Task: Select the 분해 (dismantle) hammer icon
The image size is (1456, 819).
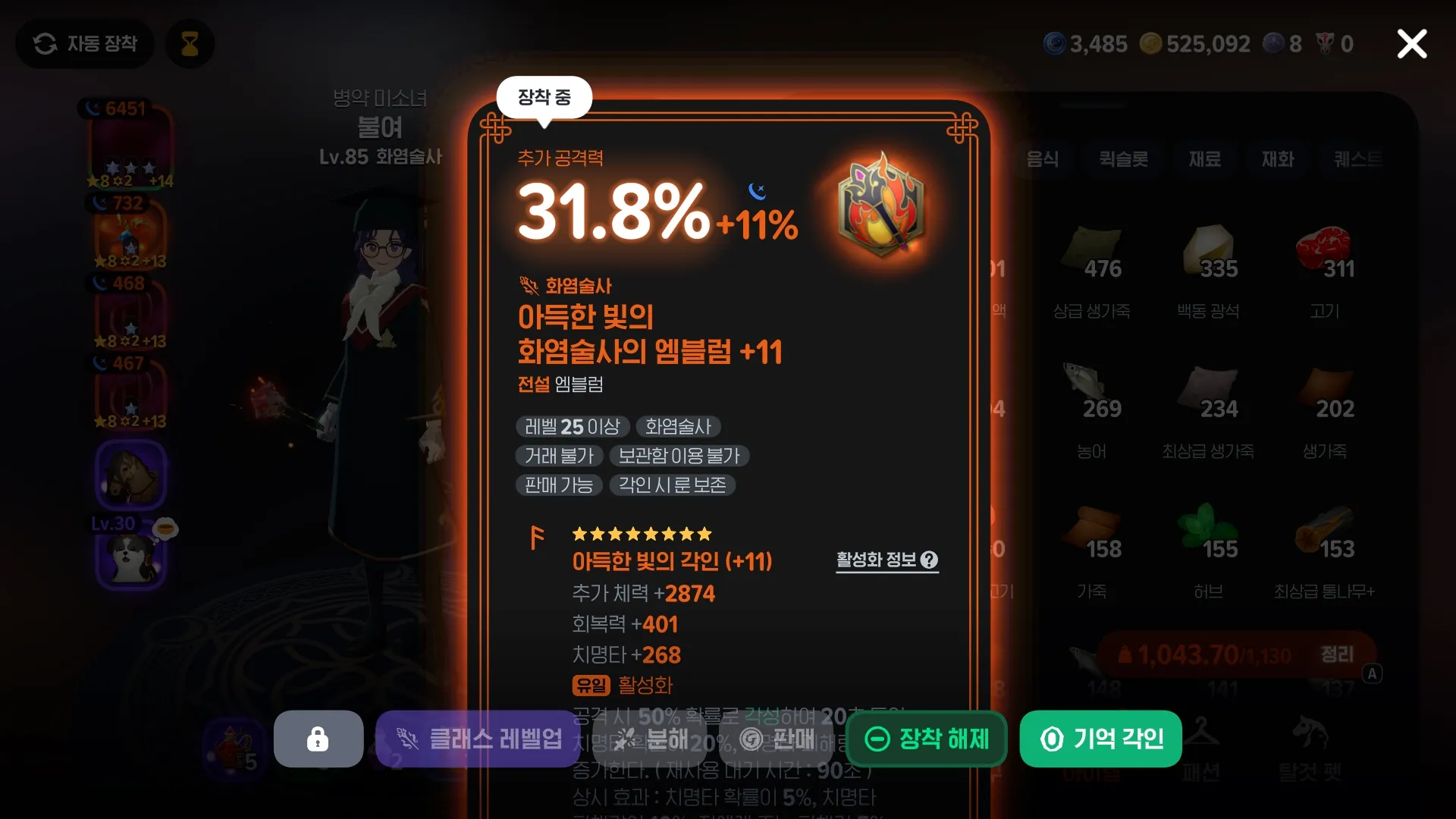Action: (x=626, y=739)
